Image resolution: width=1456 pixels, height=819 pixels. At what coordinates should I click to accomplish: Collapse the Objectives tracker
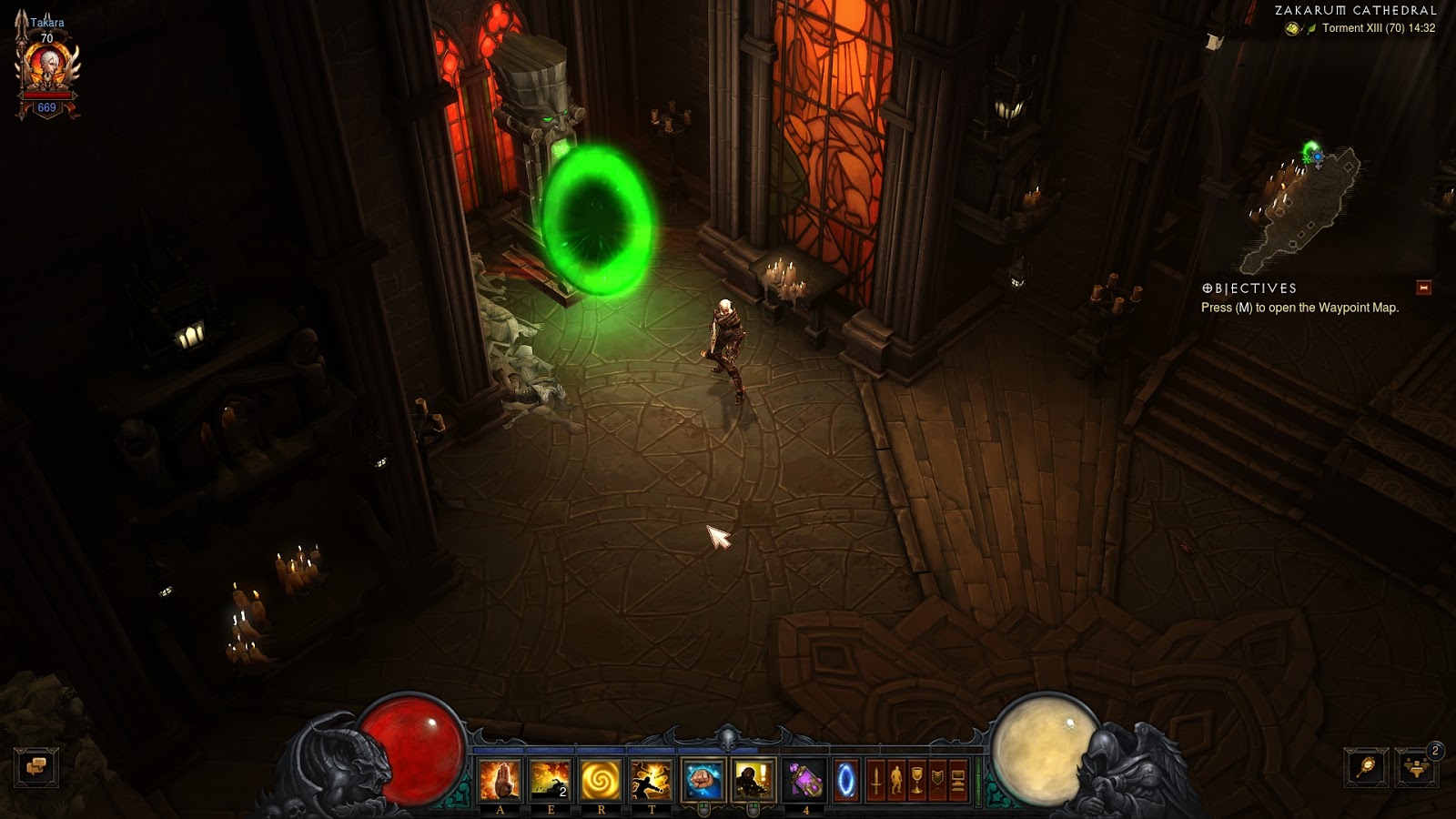[x=1424, y=288]
